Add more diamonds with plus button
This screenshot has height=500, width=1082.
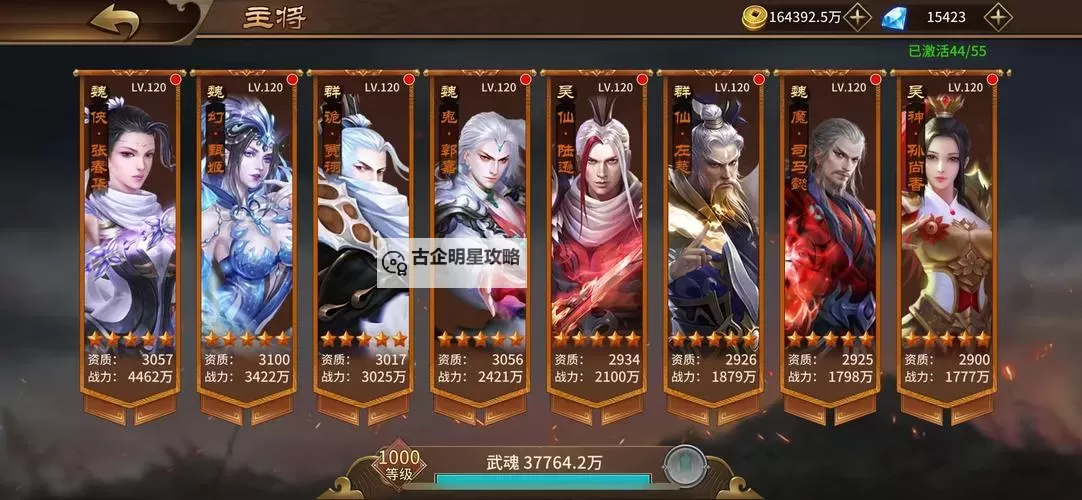998,17
